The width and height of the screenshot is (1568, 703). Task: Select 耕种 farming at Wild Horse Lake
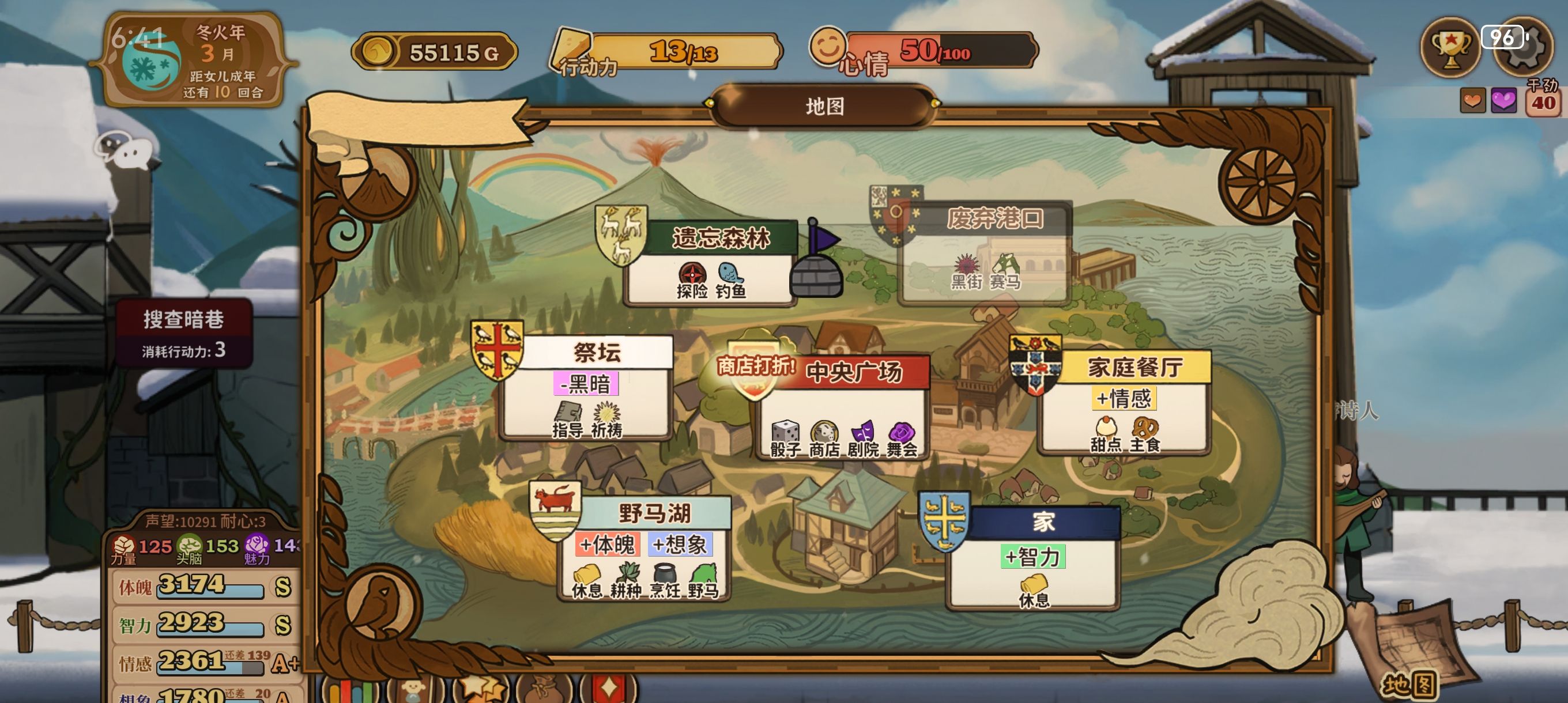click(x=625, y=581)
